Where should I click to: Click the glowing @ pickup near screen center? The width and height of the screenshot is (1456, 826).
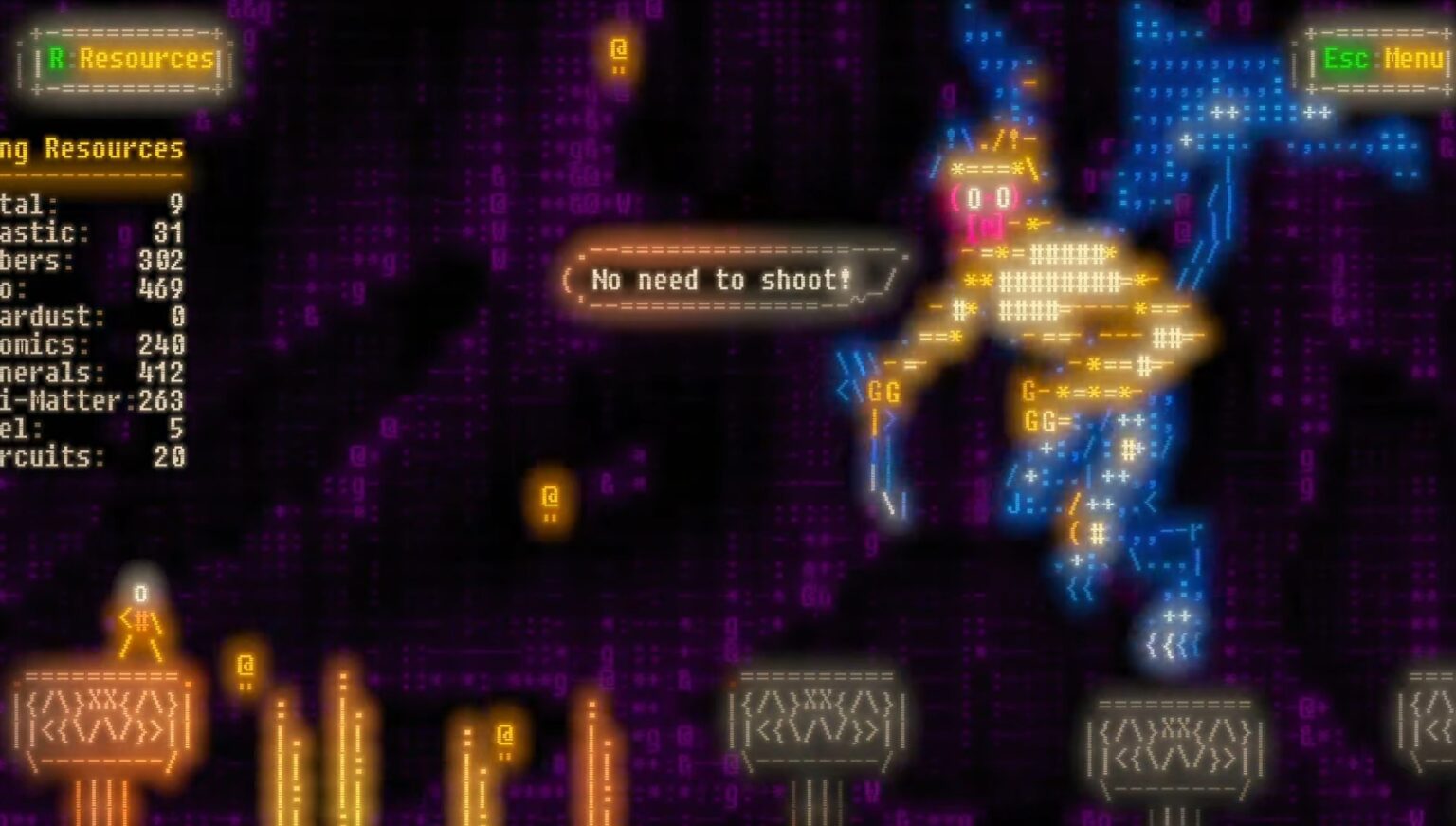[548, 493]
